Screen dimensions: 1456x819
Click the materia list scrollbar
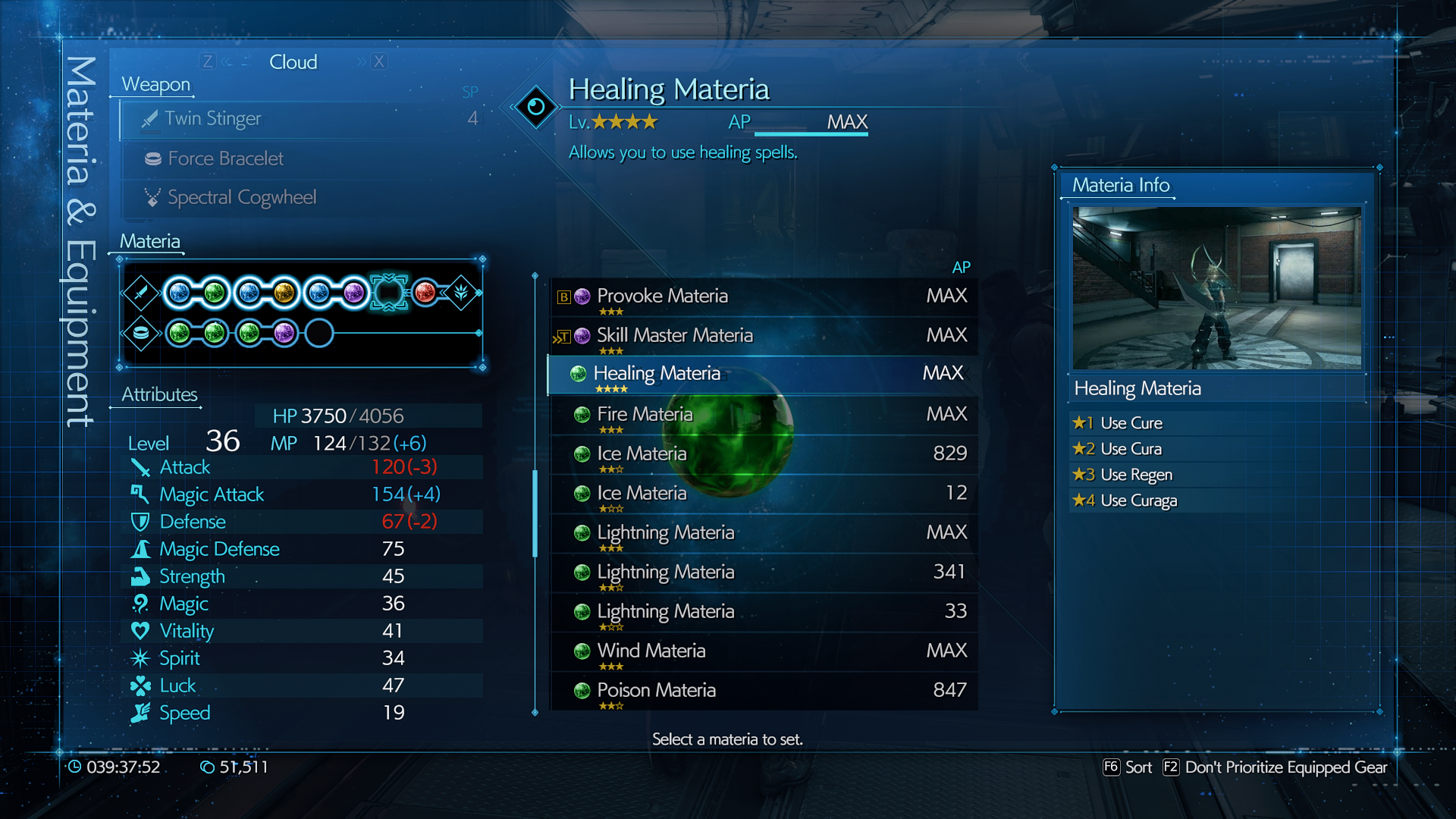[535, 513]
